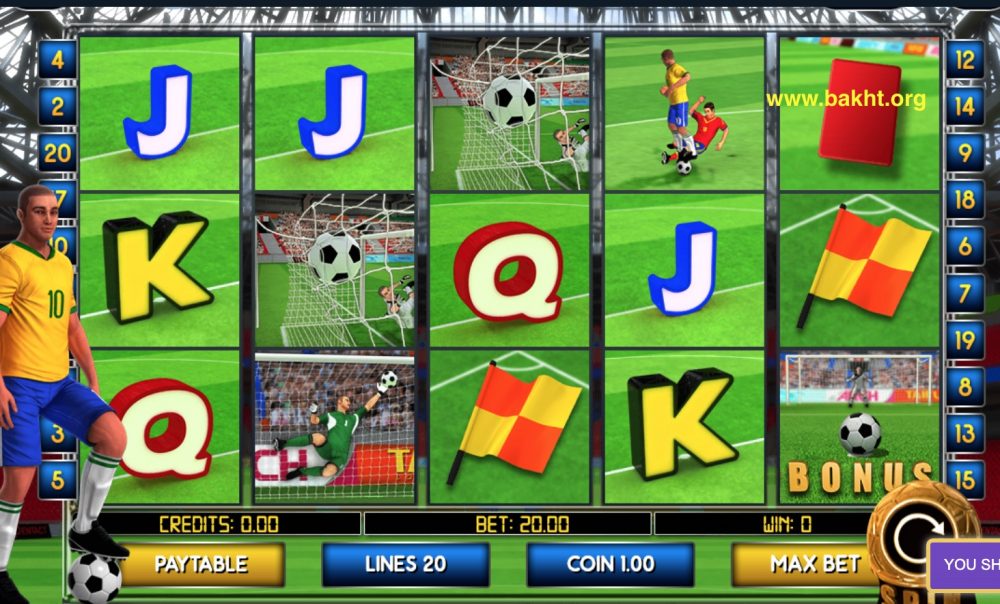Open the purple 'YOU SH' overlay tab
The width and height of the screenshot is (1000, 604).
tap(966, 565)
